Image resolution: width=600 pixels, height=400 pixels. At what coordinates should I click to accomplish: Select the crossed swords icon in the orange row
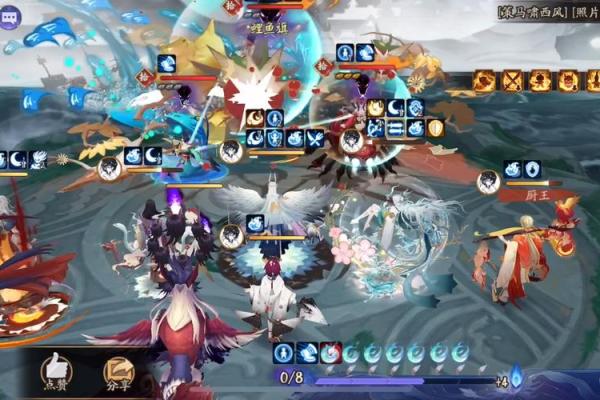click(512, 80)
